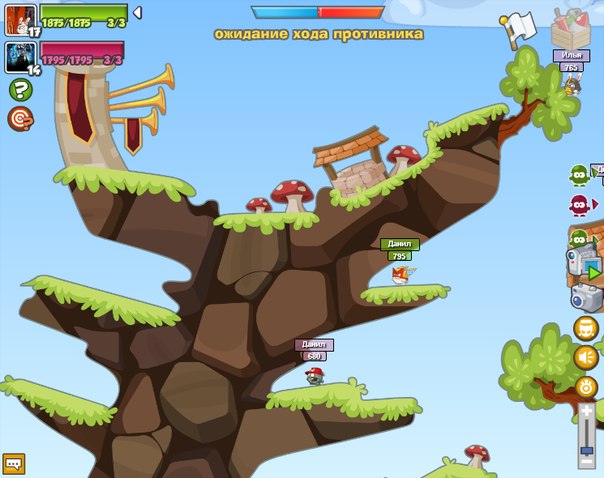Click the green emoticon face
The height and width of the screenshot is (478, 604).
point(579,176)
